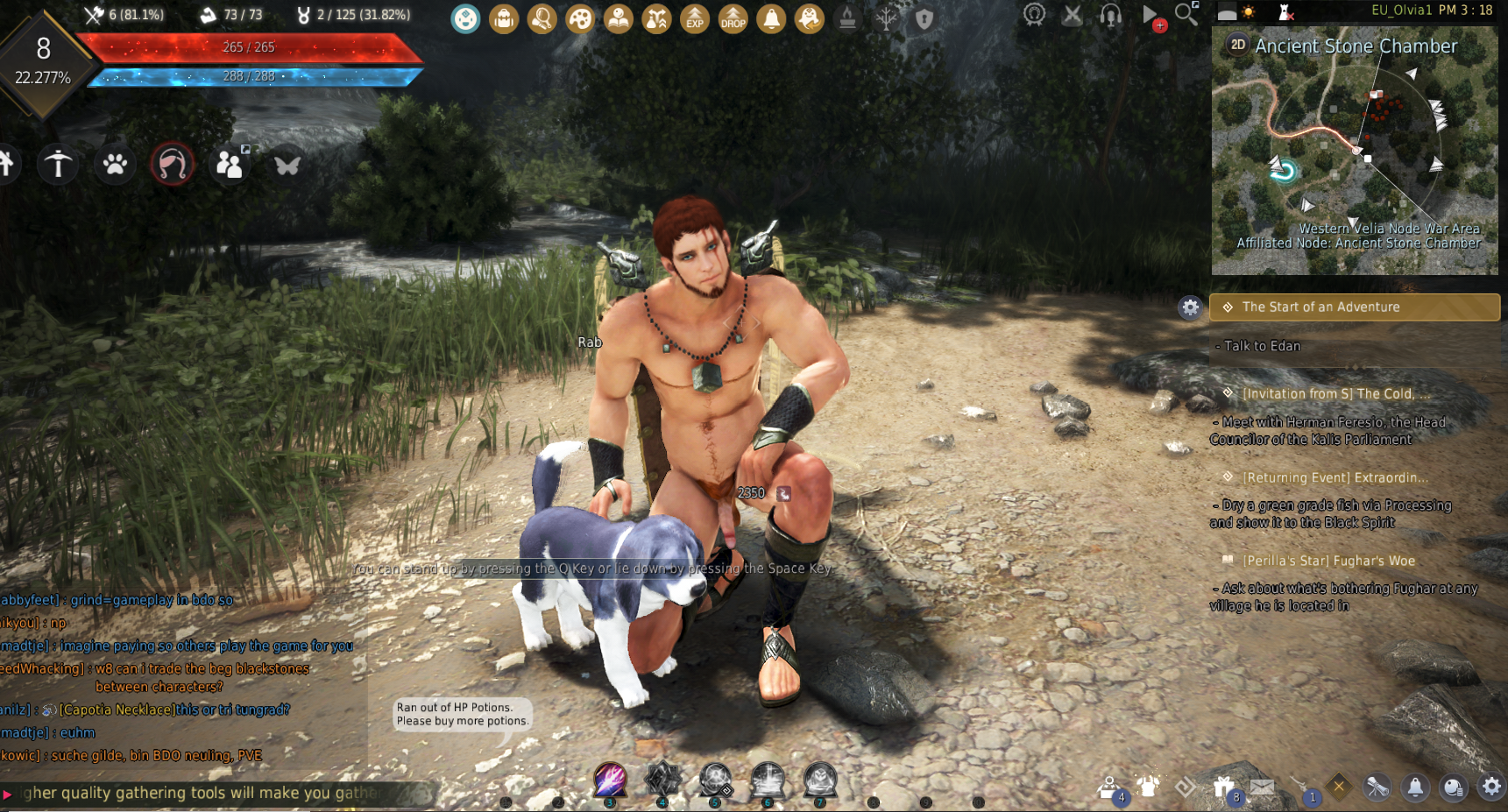Open the gear settings menu button
1508x812 pixels.
tap(1491, 787)
